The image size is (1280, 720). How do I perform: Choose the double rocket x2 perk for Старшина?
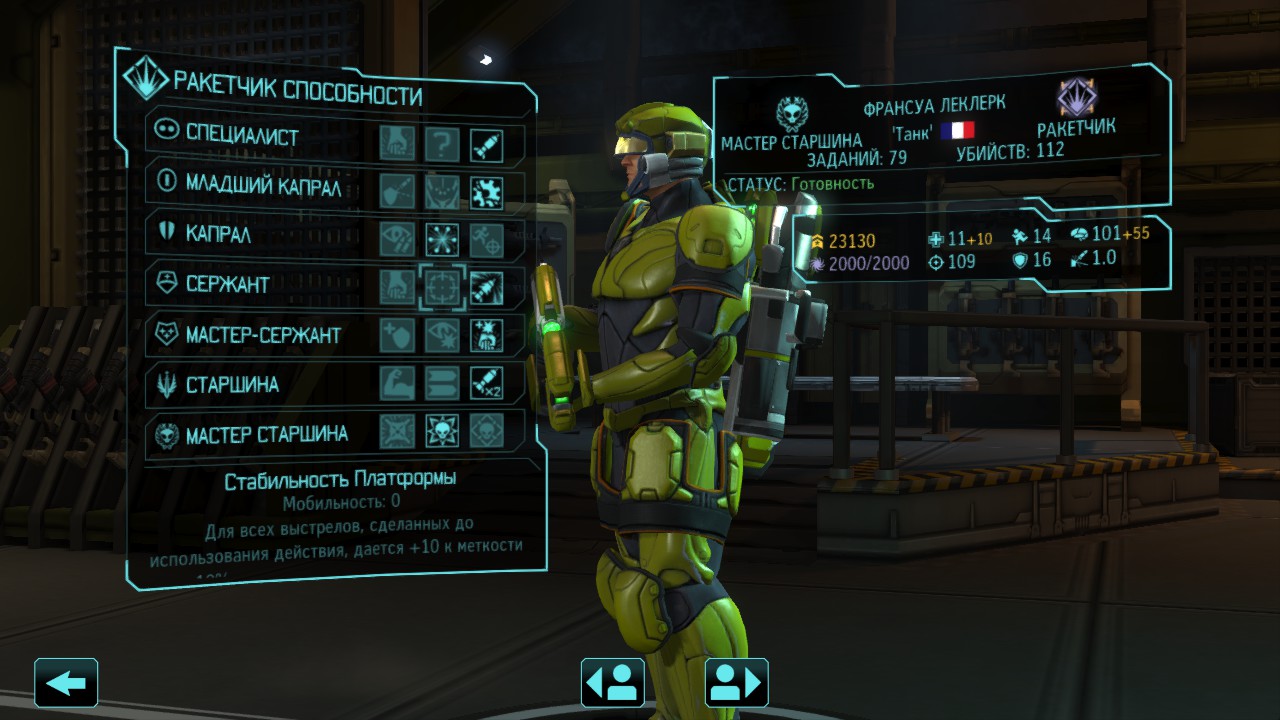pos(487,383)
